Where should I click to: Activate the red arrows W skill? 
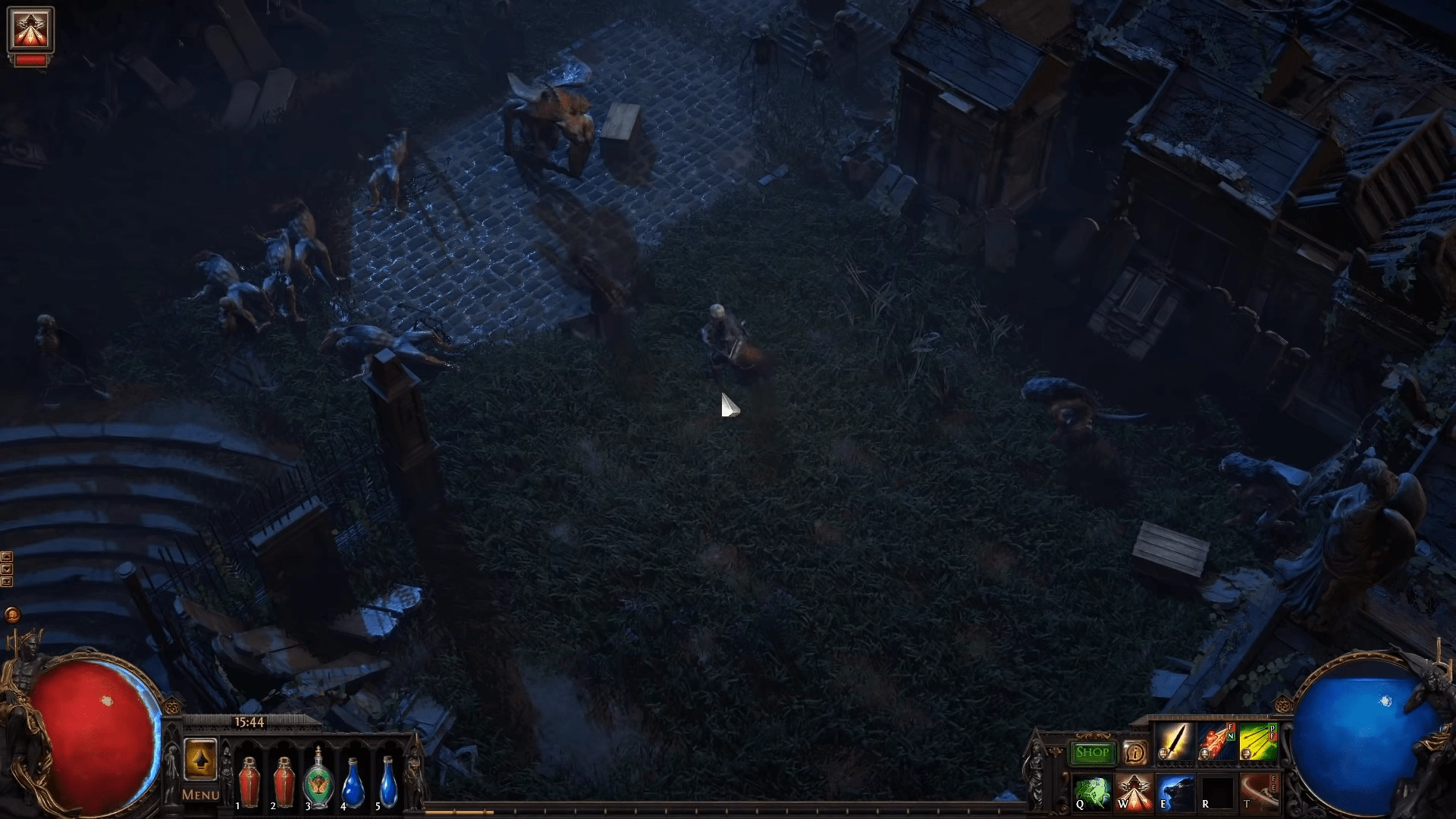click(x=1134, y=792)
